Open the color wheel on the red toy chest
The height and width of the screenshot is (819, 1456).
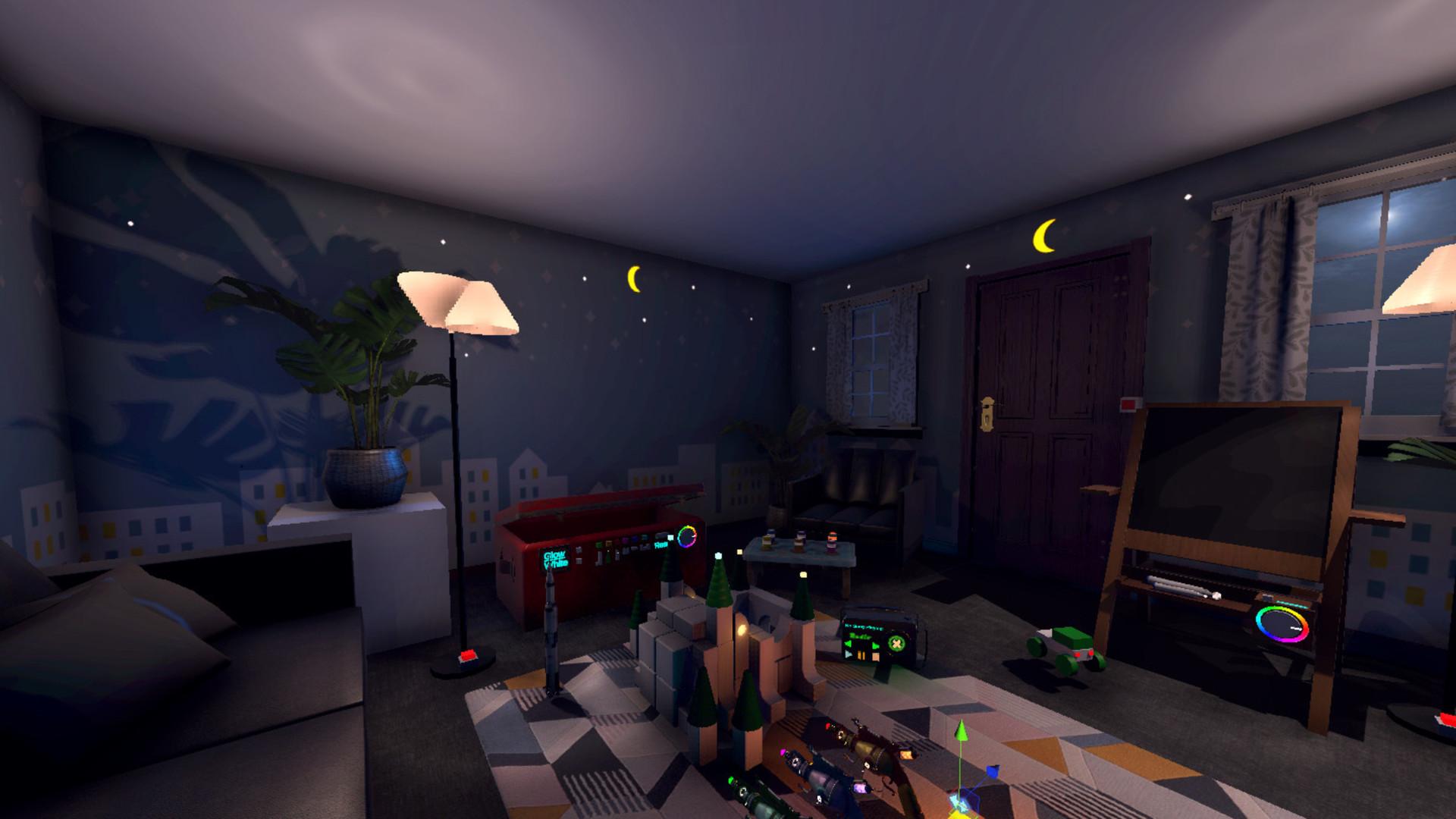687,537
